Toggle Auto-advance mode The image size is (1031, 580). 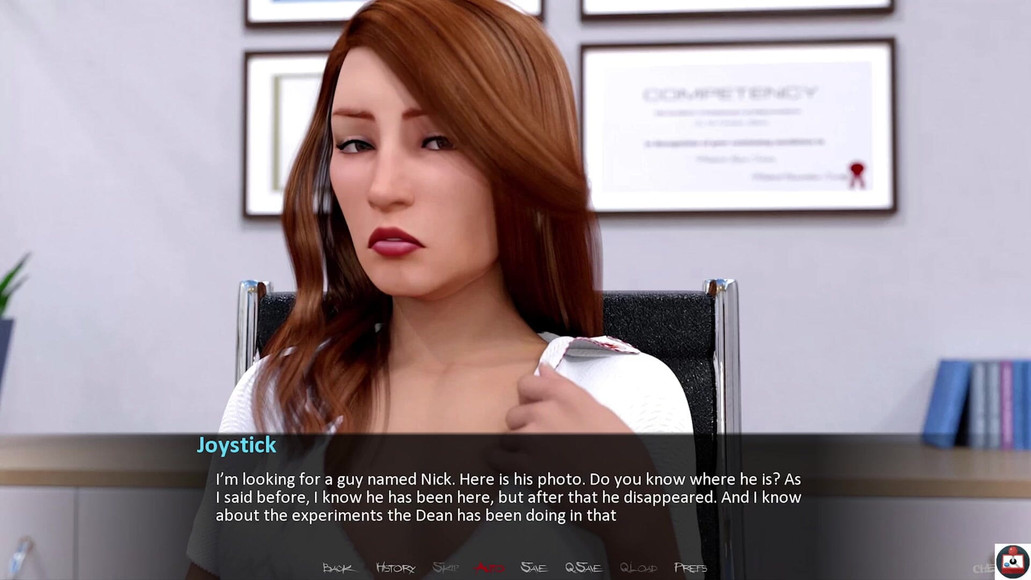(x=489, y=568)
